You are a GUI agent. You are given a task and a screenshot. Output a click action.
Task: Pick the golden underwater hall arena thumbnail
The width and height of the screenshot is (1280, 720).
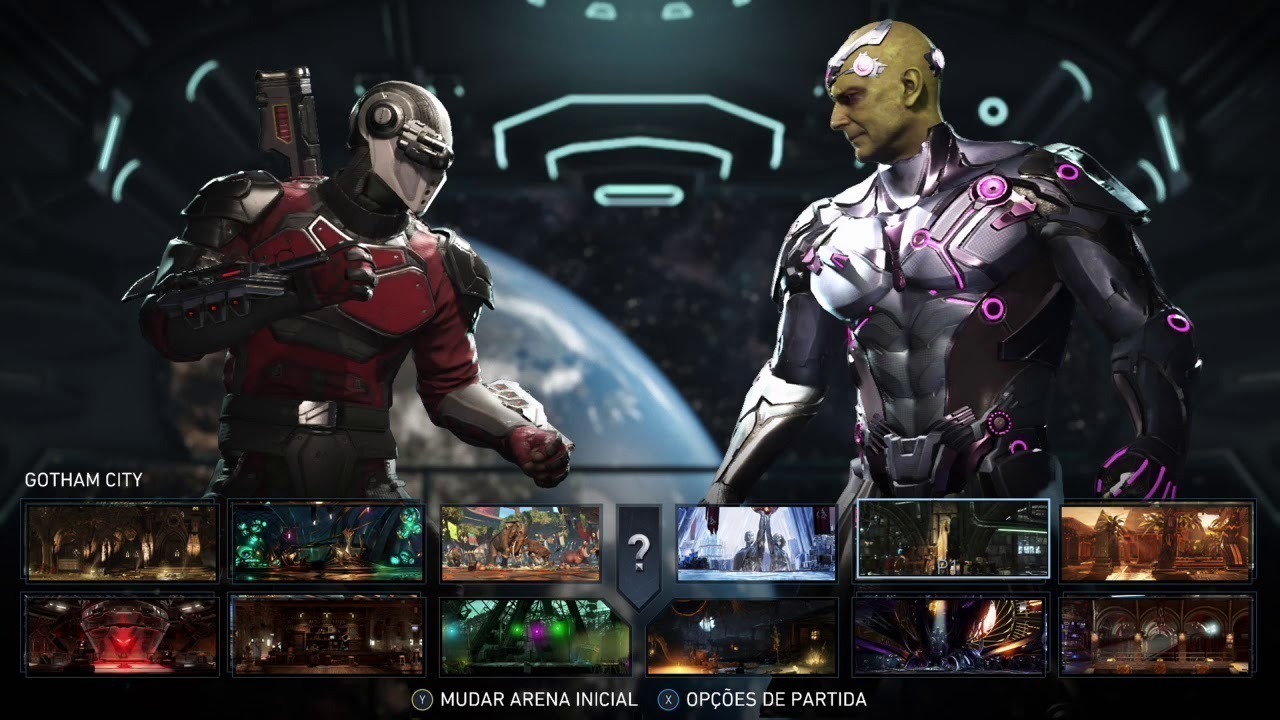(121, 541)
